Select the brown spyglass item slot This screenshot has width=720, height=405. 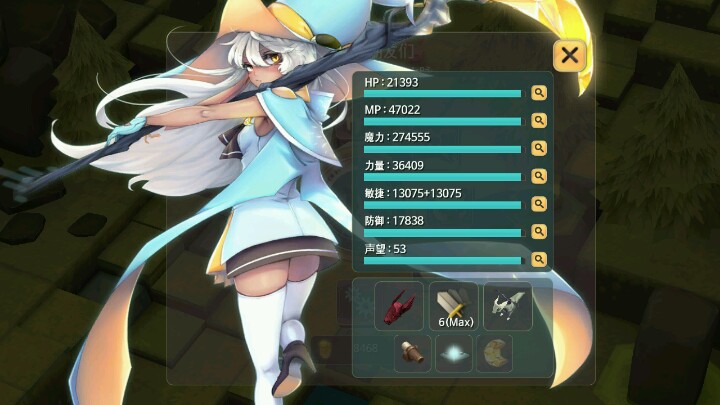click(413, 353)
